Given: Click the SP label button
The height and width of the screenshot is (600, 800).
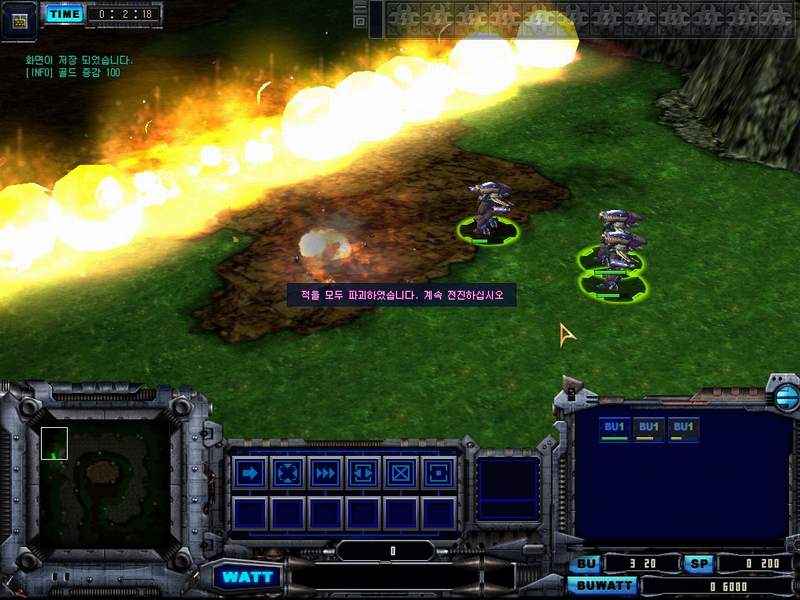Looking at the screenshot, I should 699,564.
